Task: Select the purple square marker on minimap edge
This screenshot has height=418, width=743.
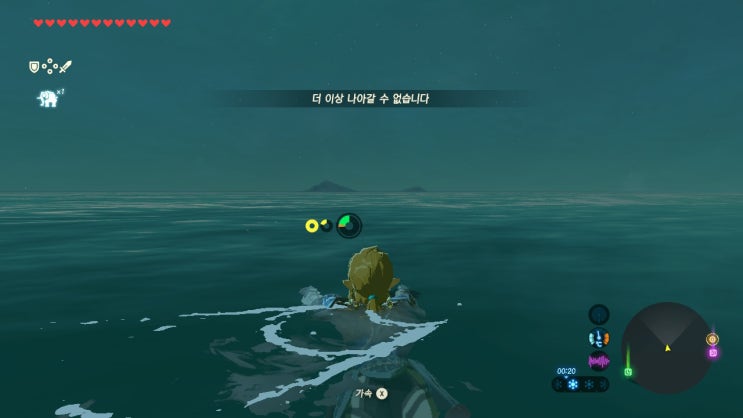Action: [x=713, y=352]
